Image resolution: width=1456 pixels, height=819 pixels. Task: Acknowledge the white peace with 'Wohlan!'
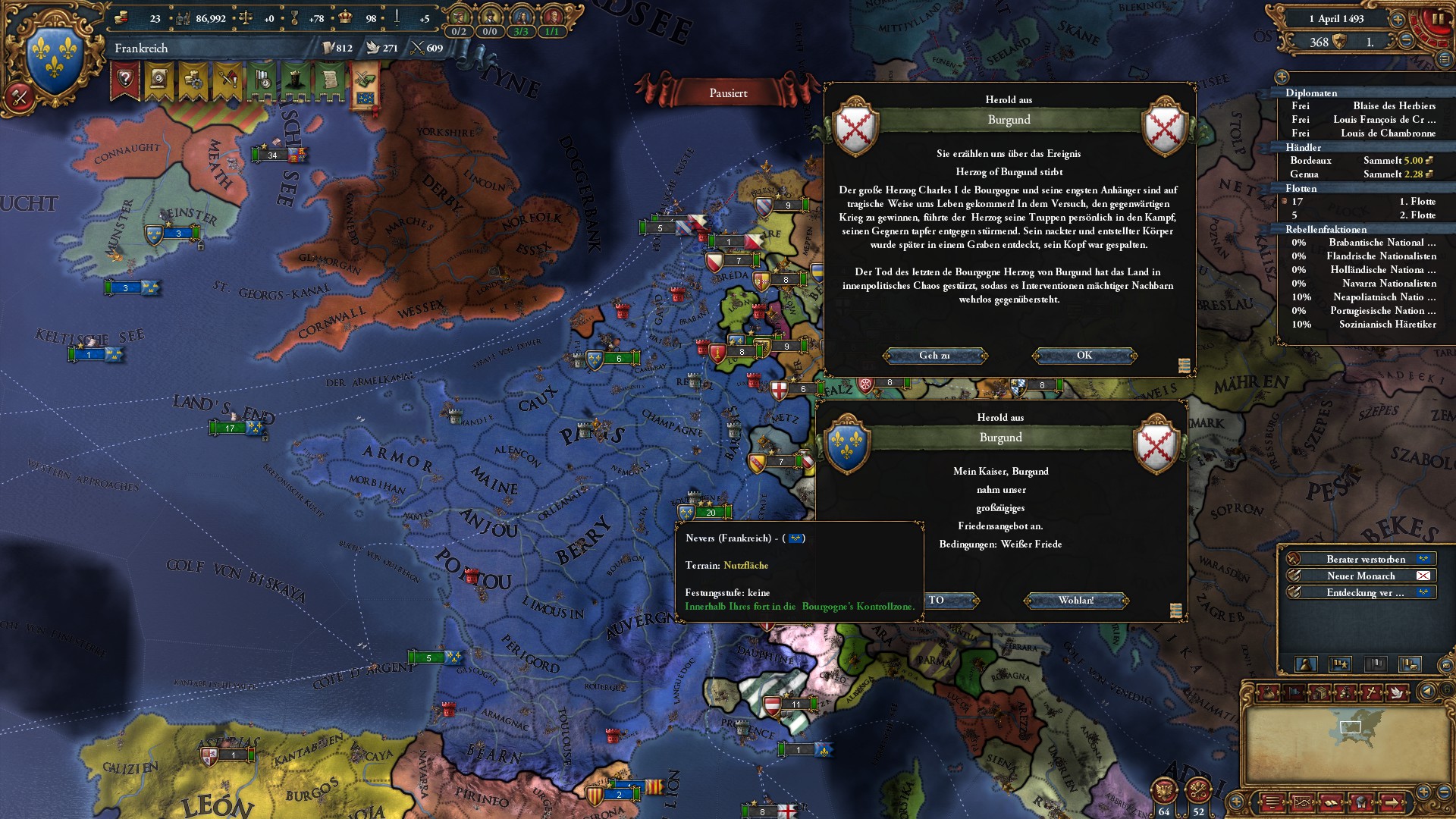[x=1075, y=601]
